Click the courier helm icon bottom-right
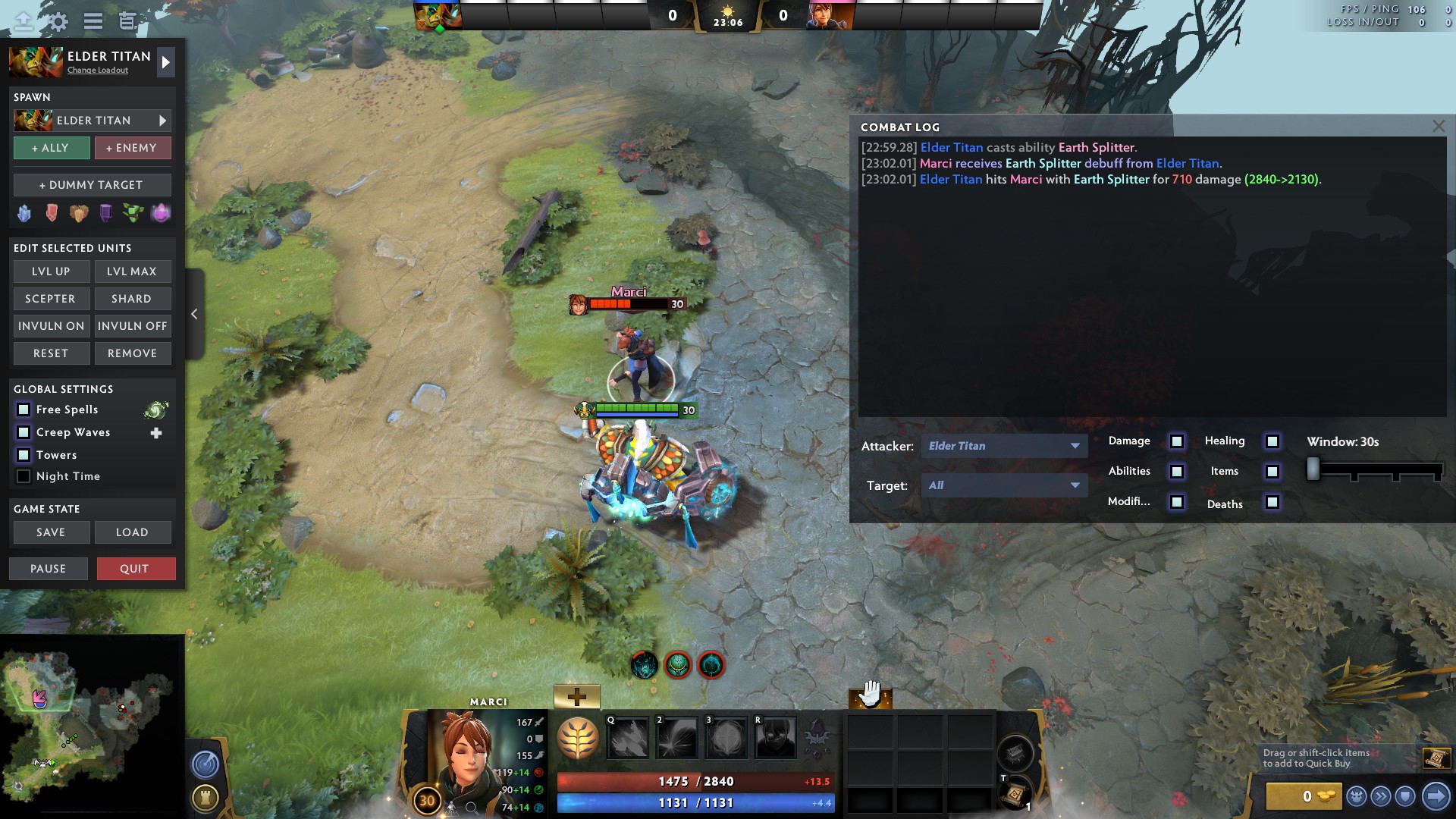 (1357, 796)
